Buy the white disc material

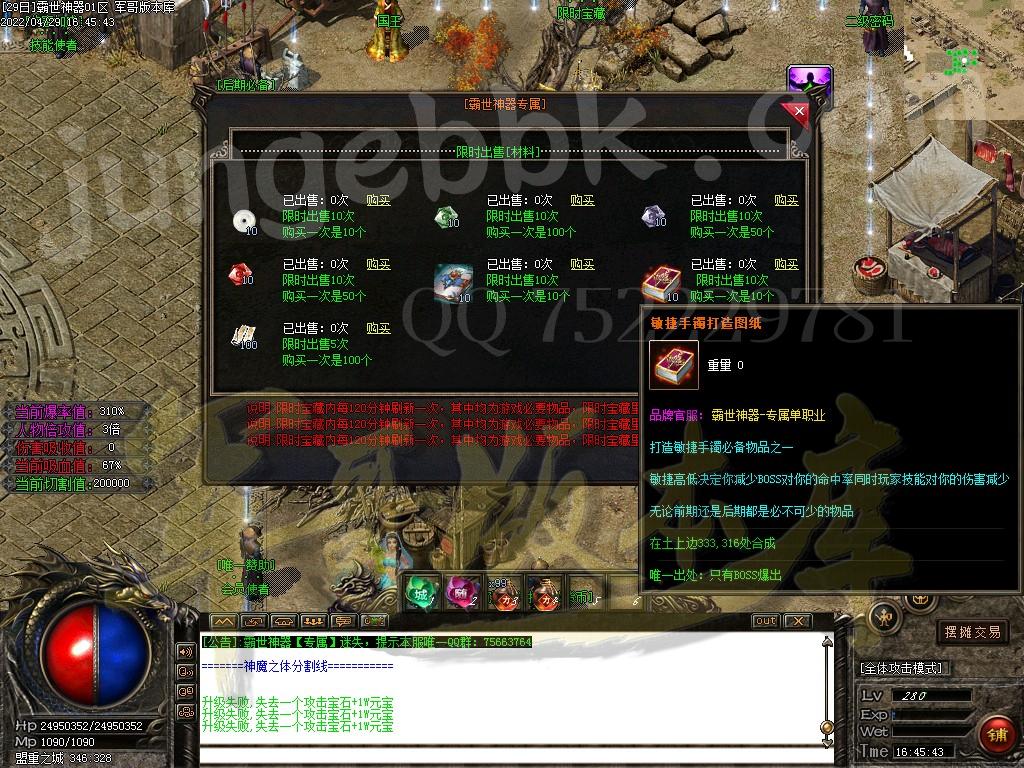pyautogui.click(x=378, y=201)
